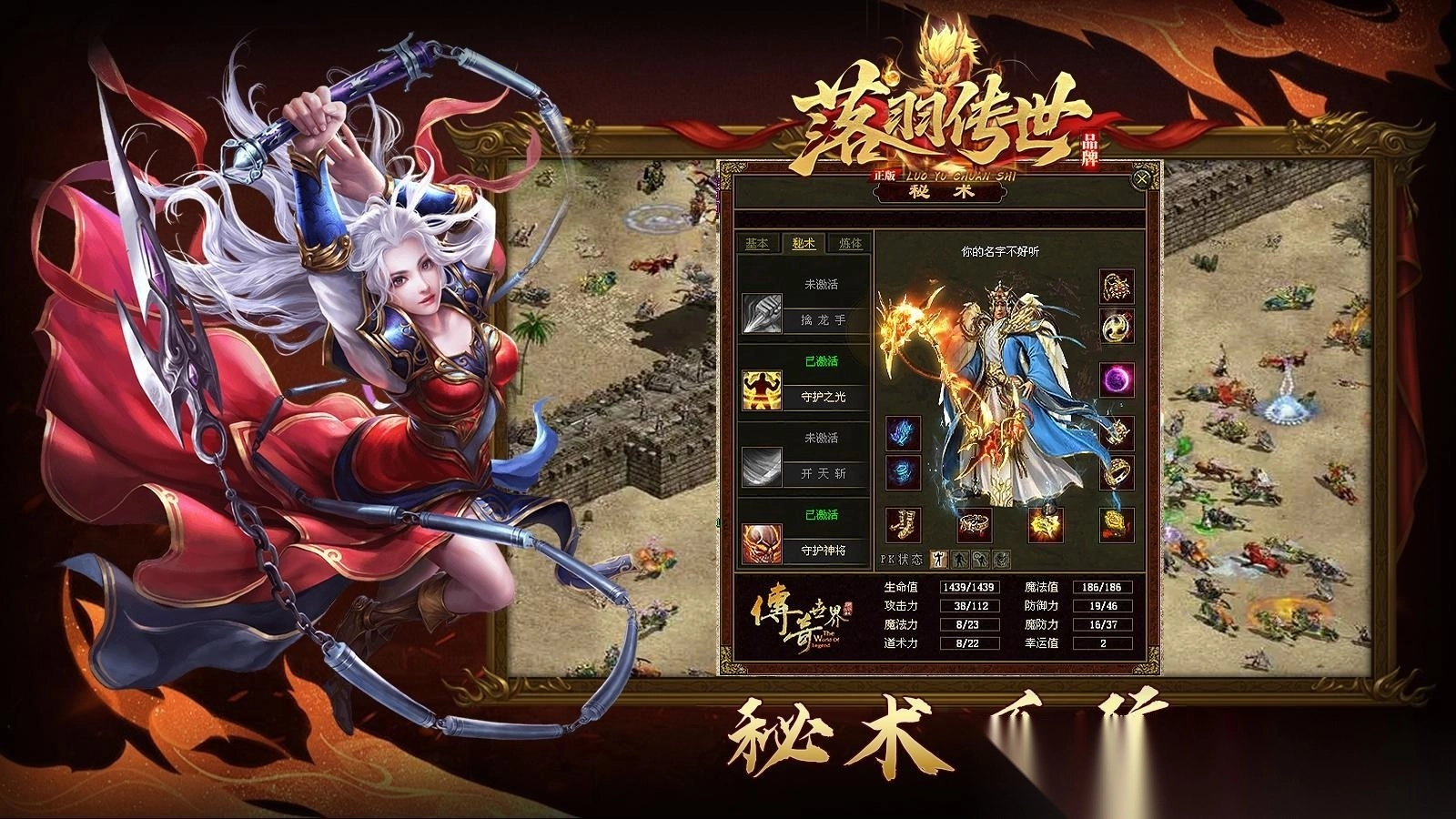This screenshot has width=1456, height=819.
Task: Click the character name 你的名字不好听
Action: [1001, 250]
